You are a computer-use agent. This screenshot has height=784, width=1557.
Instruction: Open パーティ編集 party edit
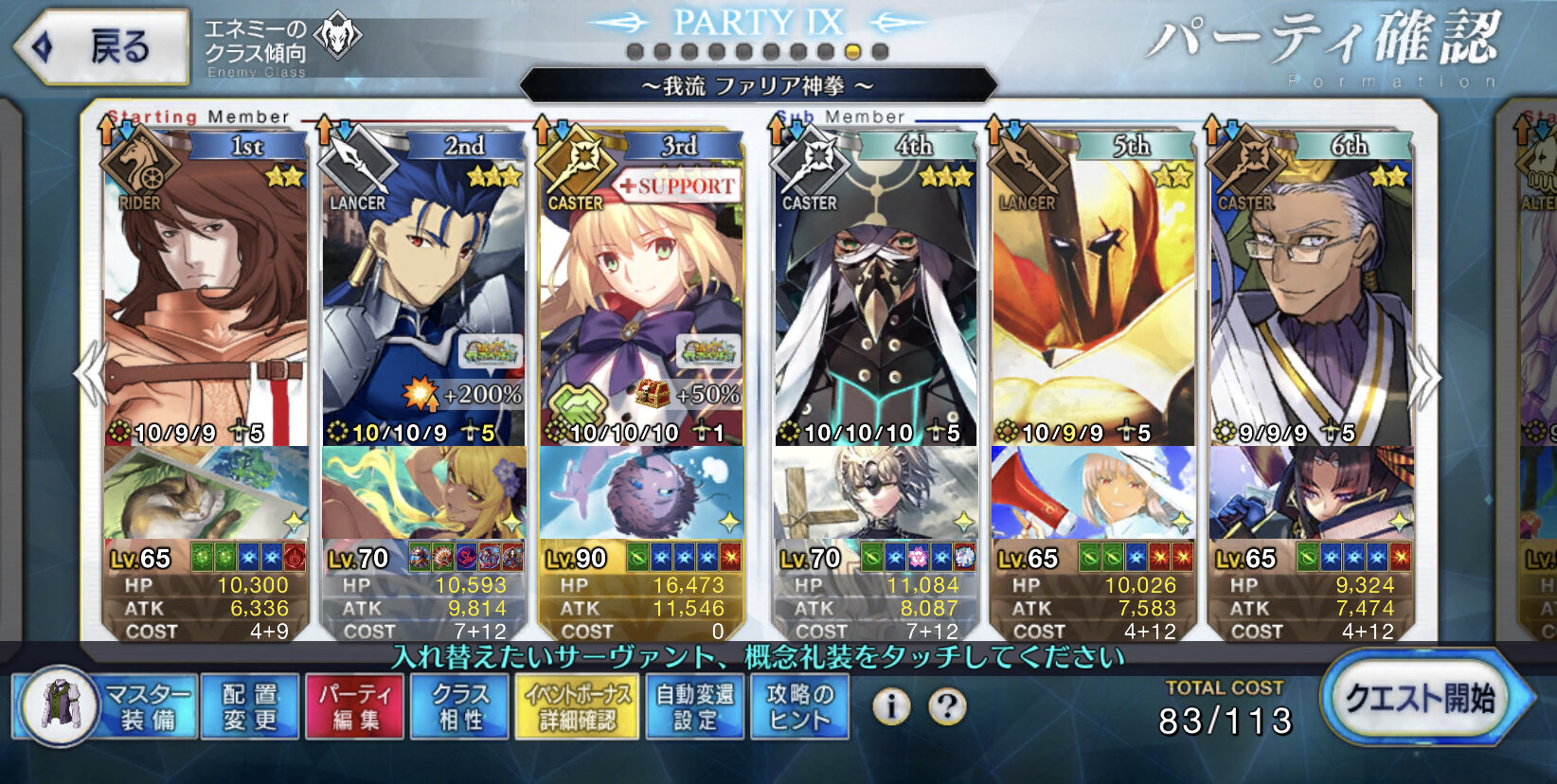(355, 706)
